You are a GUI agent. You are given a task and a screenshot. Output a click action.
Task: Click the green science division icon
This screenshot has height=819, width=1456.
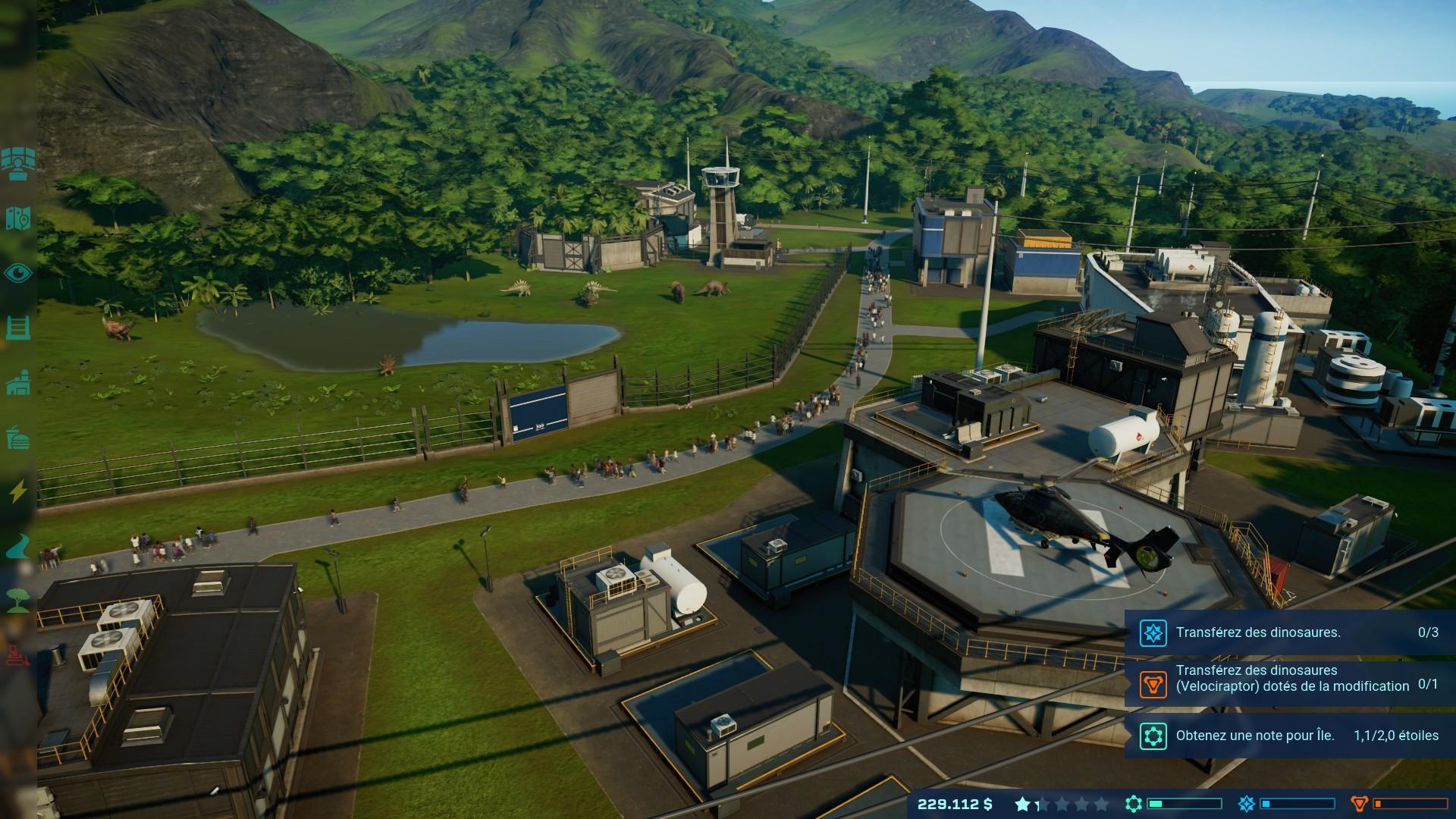1134,804
